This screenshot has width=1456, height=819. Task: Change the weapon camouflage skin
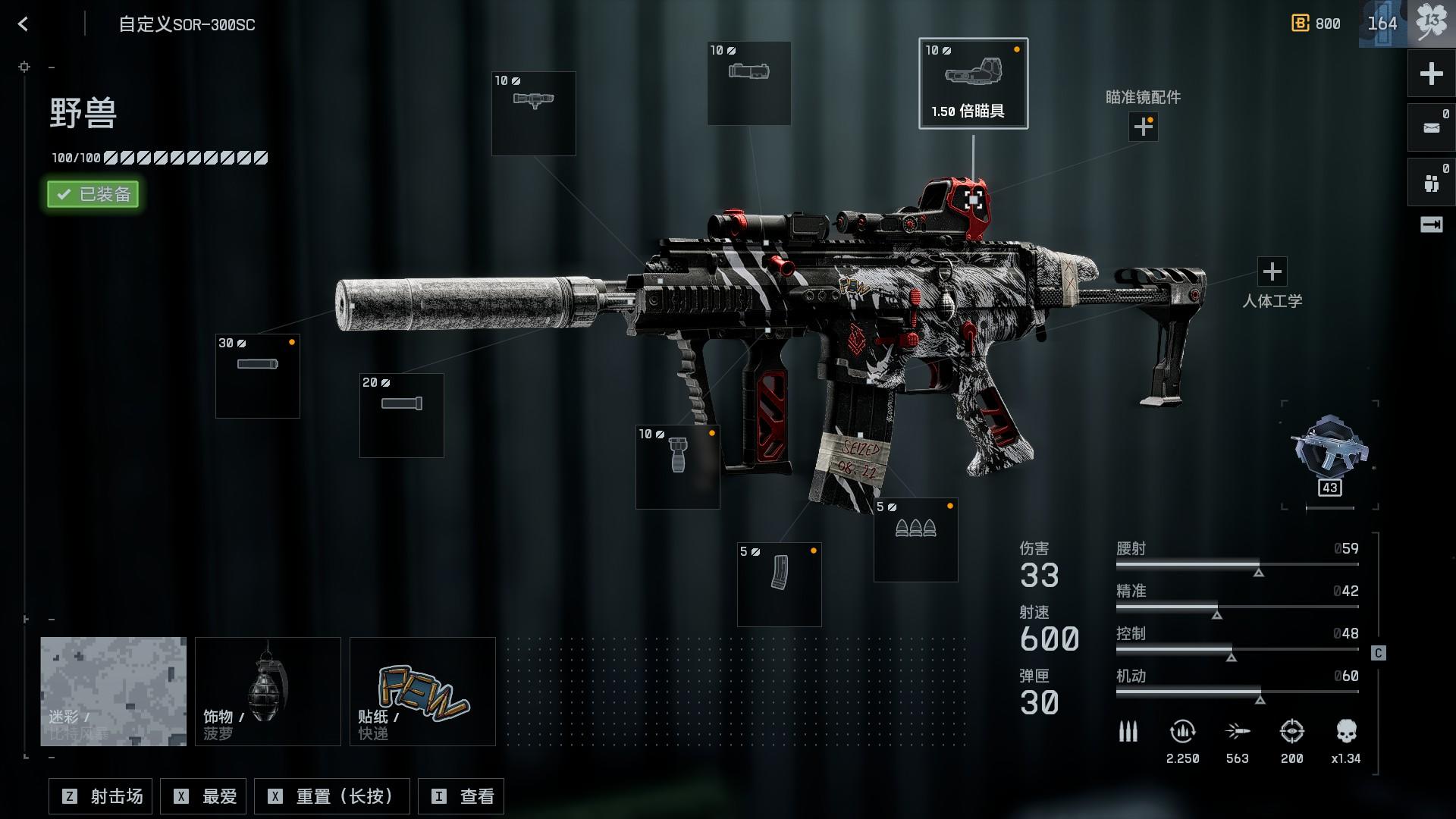(x=113, y=691)
